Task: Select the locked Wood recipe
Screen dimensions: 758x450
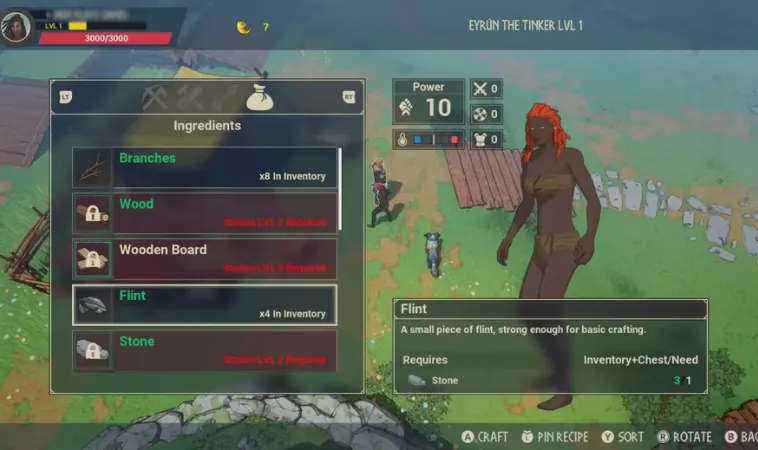Action: click(x=205, y=213)
